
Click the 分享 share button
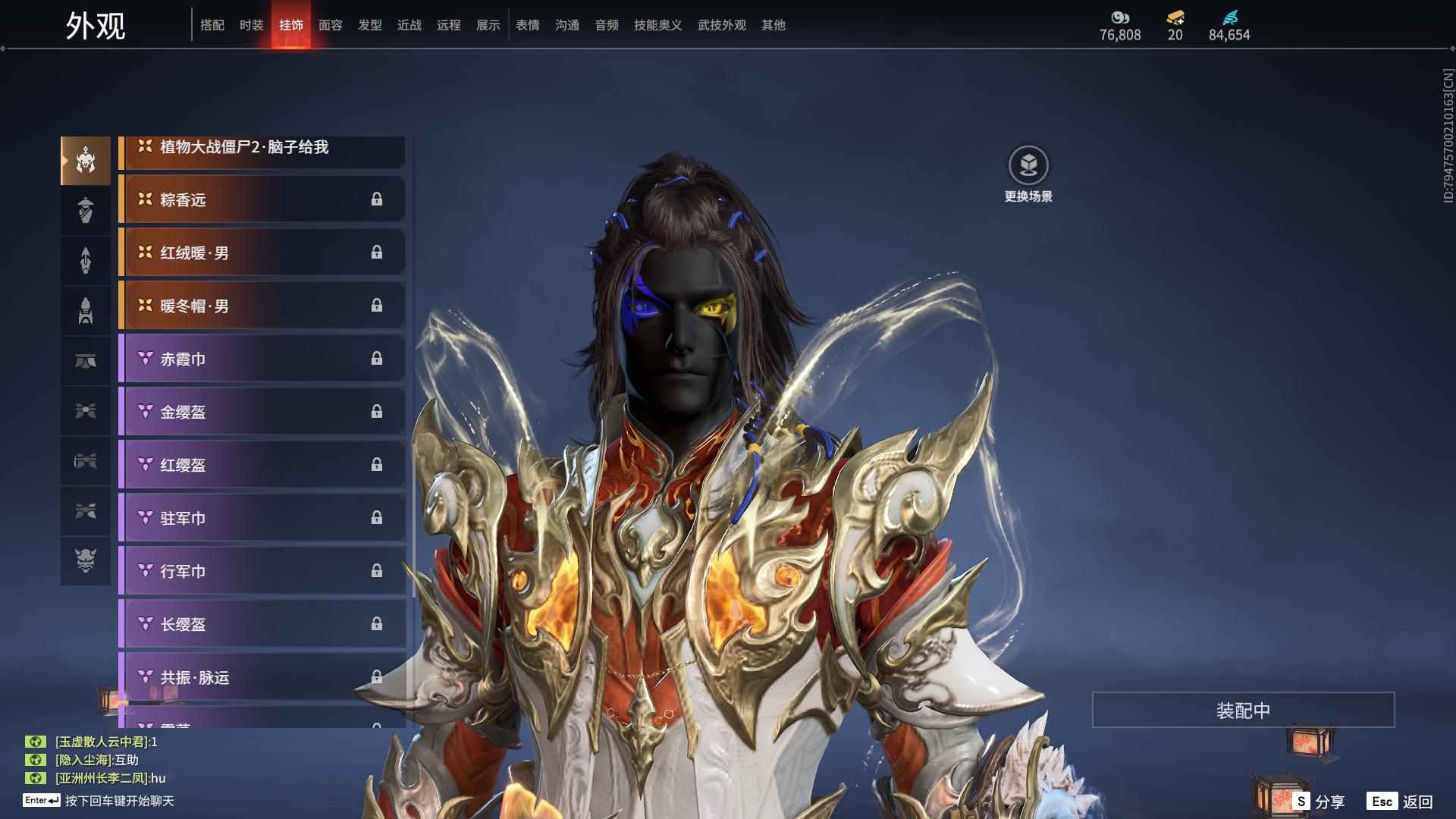1319,802
